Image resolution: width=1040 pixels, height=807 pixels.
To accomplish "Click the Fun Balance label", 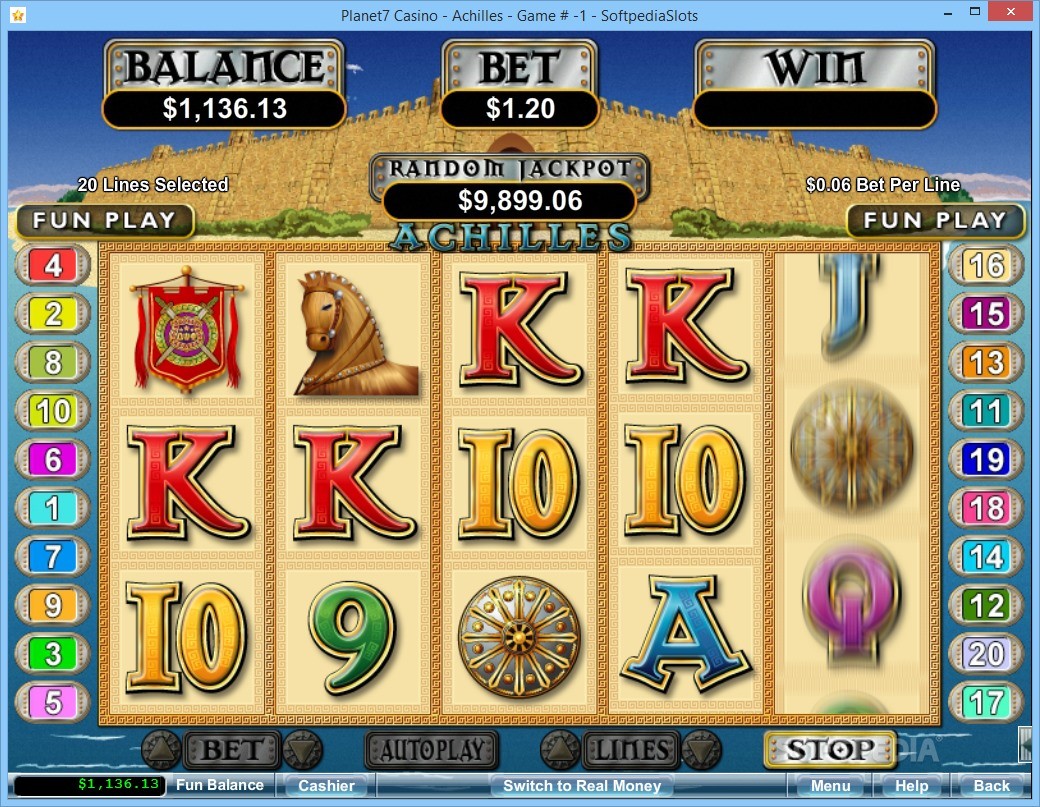I will tap(220, 785).
